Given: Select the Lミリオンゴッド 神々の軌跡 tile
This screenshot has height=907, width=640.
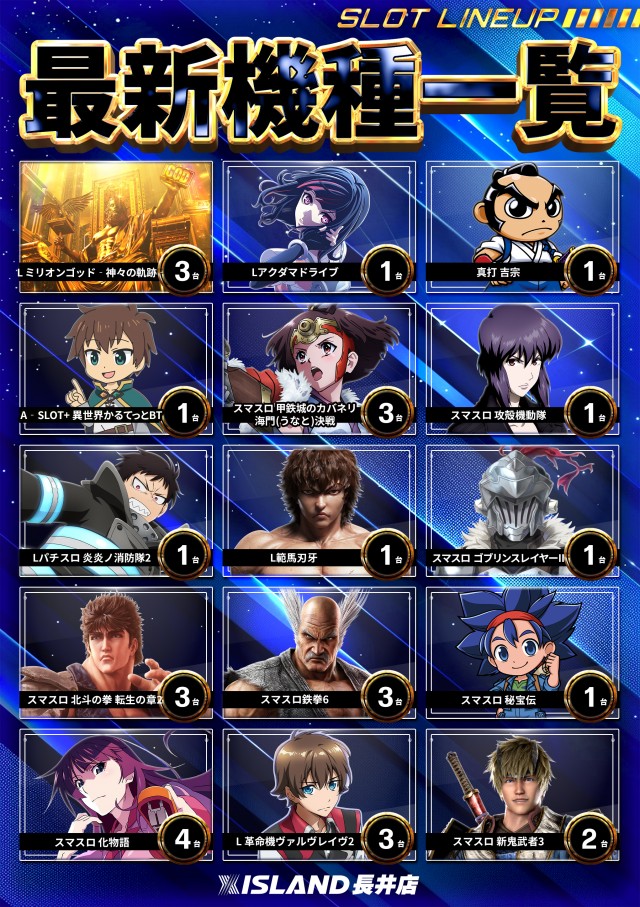Looking at the screenshot, I should (115, 227).
